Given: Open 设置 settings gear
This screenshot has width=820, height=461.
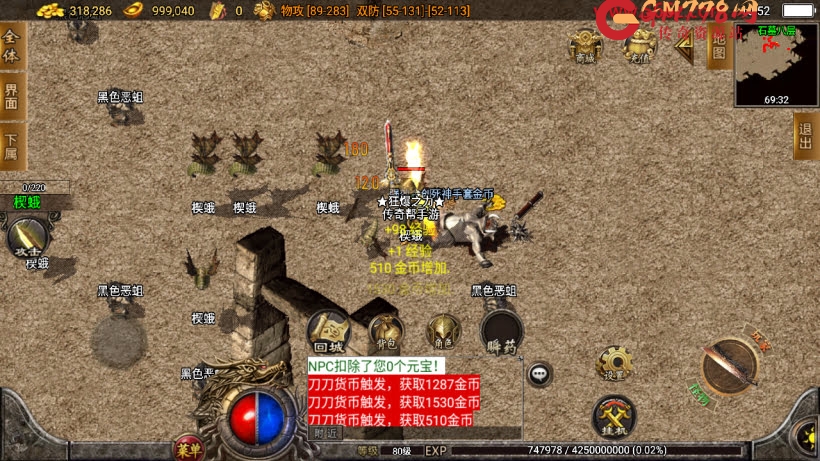Looking at the screenshot, I should (614, 363).
